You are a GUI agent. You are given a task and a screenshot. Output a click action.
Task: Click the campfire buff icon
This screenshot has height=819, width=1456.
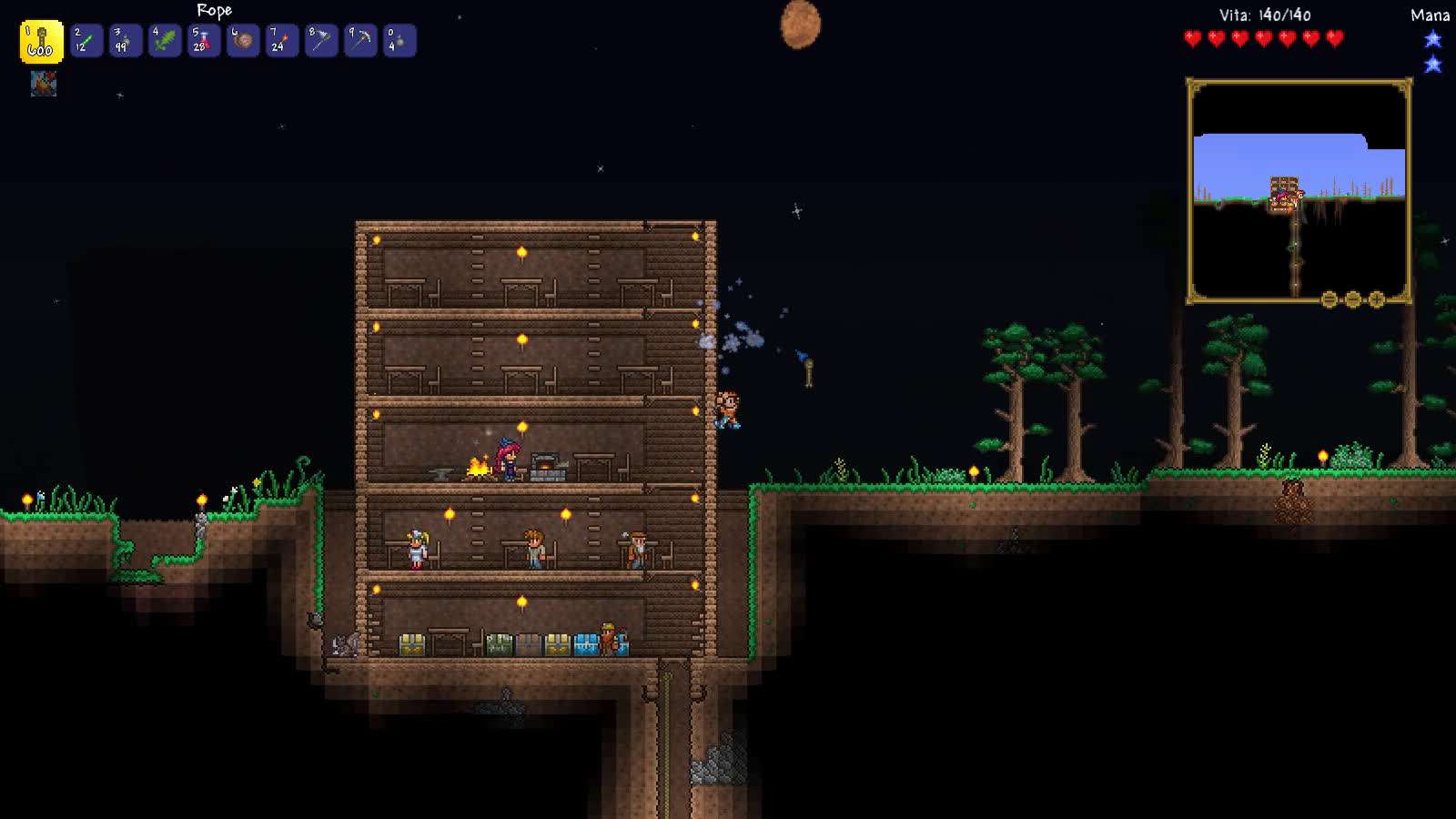(44, 84)
